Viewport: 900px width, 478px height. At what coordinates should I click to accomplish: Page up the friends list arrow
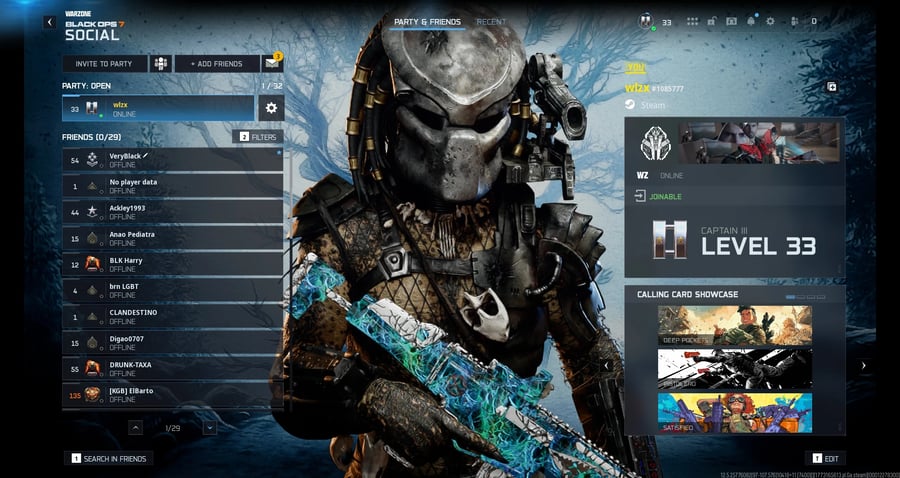point(136,428)
